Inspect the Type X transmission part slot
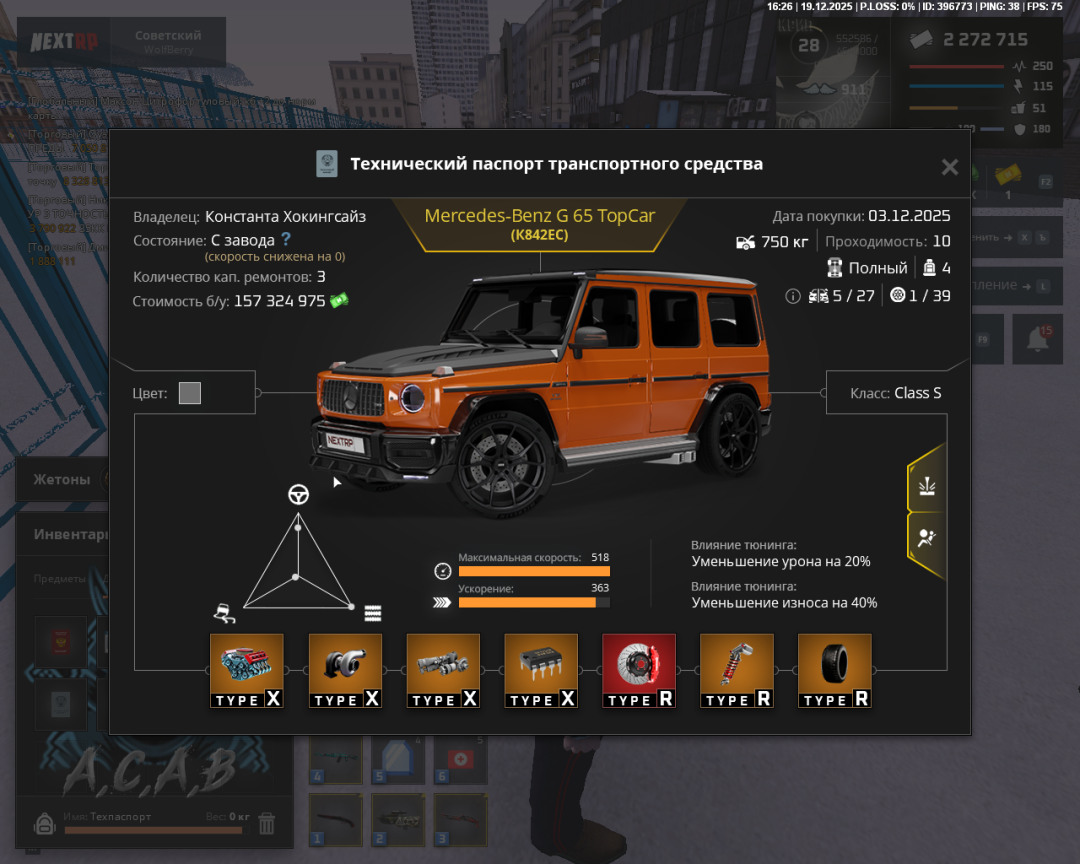Screen dimensions: 1080x864 point(442,671)
